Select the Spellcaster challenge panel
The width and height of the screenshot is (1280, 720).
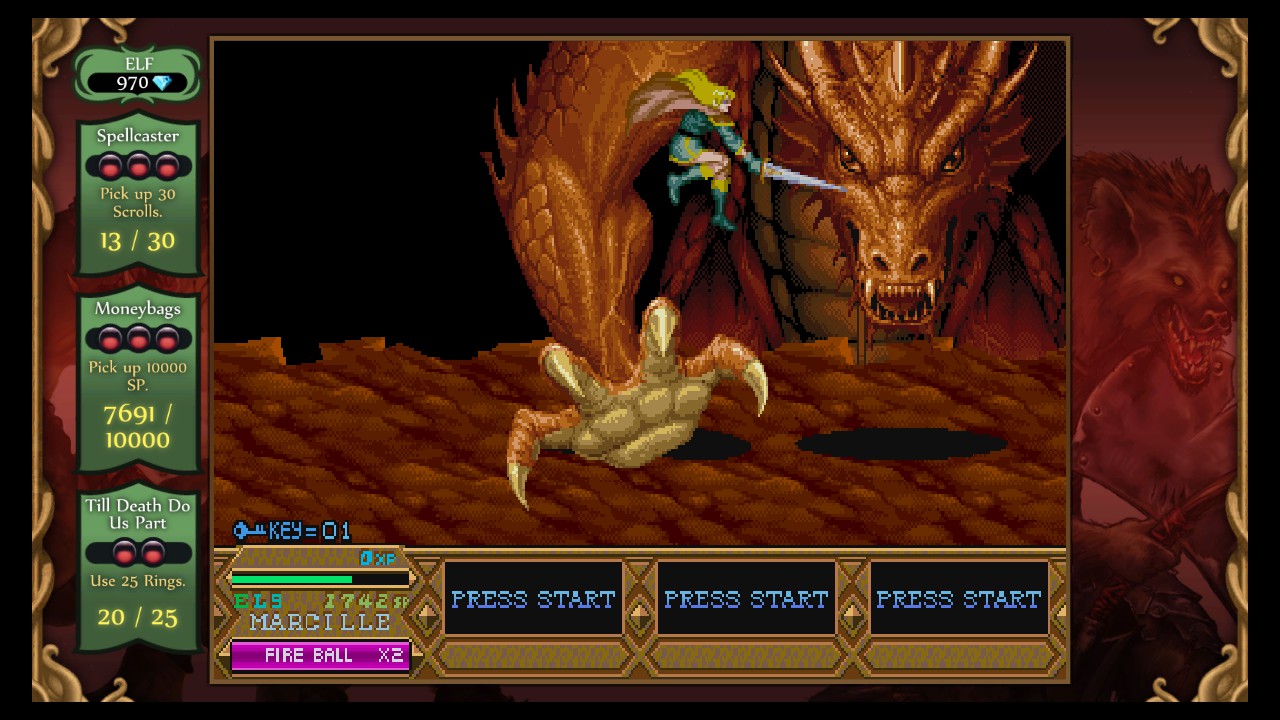(x=138, y=195)
